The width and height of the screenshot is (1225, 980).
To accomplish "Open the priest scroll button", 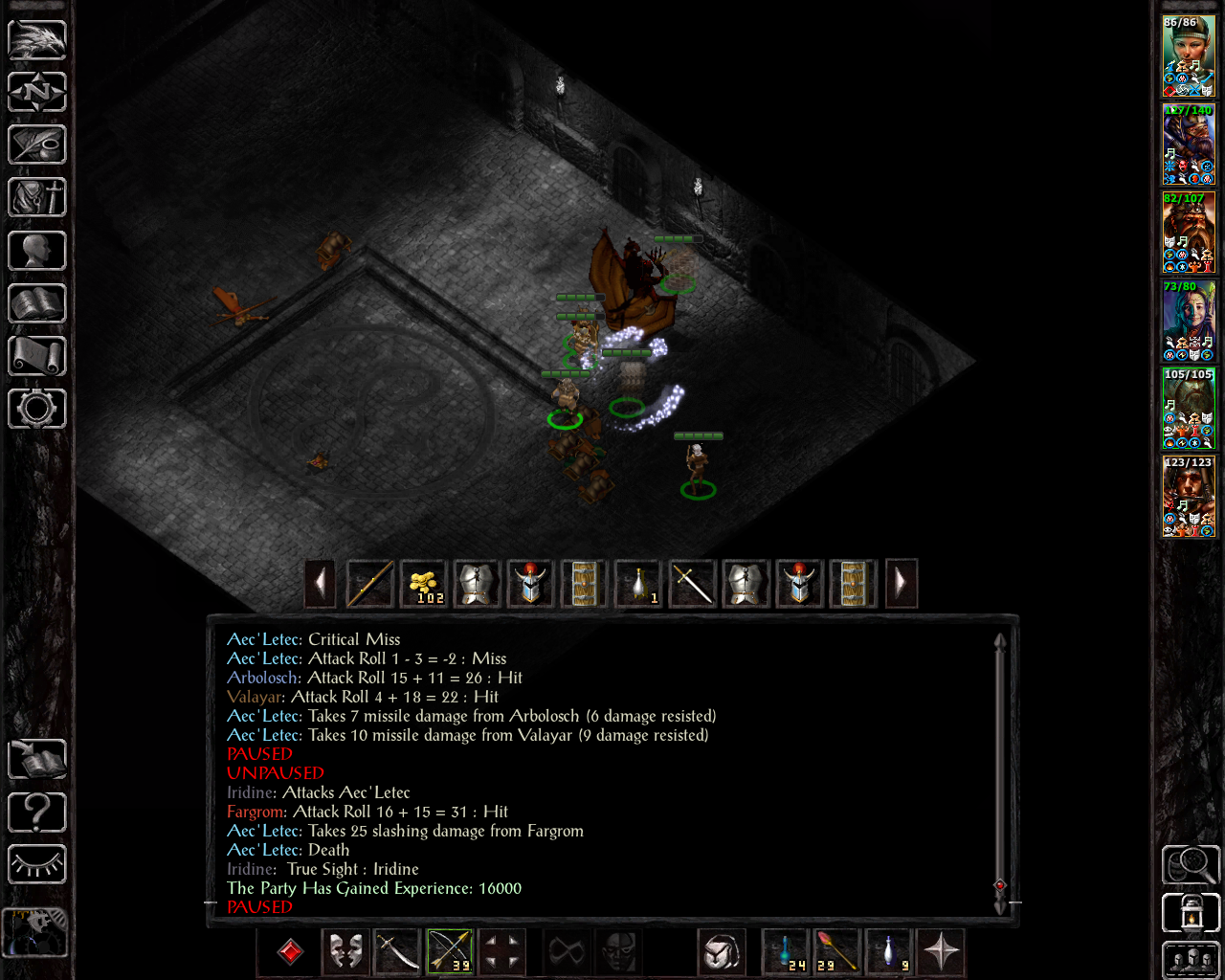I will [x=37, y=357].
